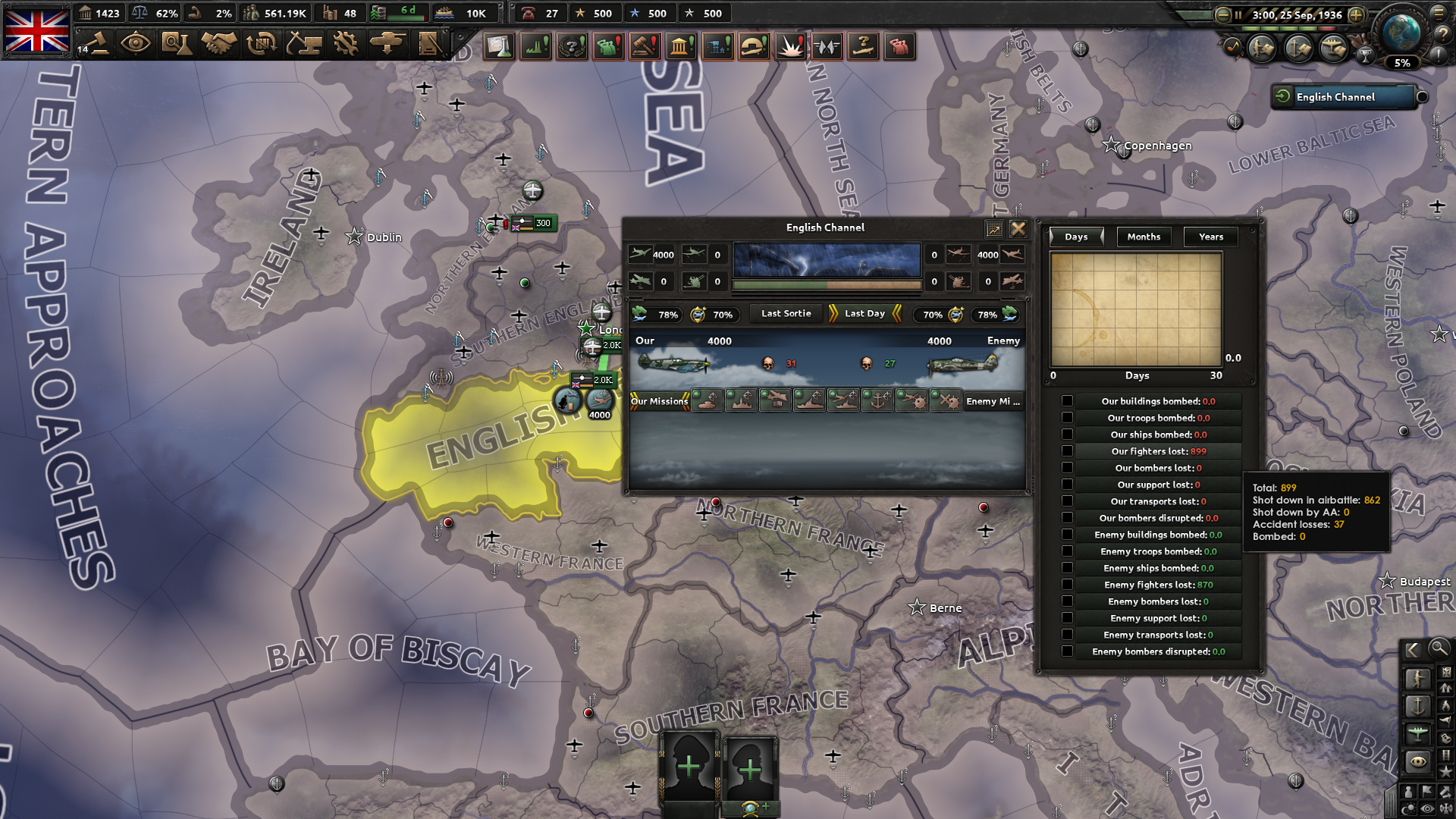This screenshot has width=1456, height=819.
Task: Select the diplomacy handshake icon
Action: pyautogui.click(x=219, y=44)
